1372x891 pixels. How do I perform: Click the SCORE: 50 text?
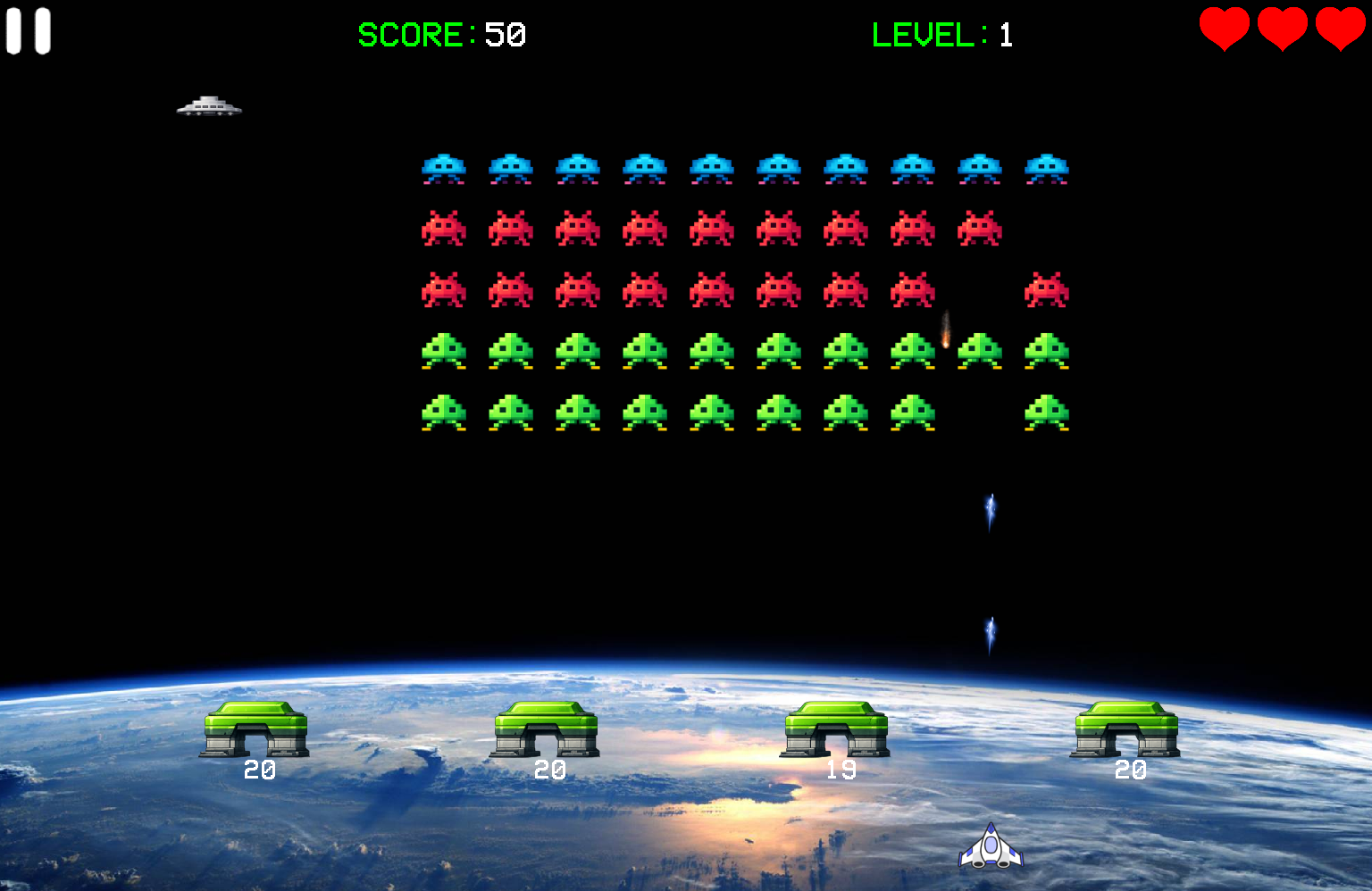pos(441,35)
